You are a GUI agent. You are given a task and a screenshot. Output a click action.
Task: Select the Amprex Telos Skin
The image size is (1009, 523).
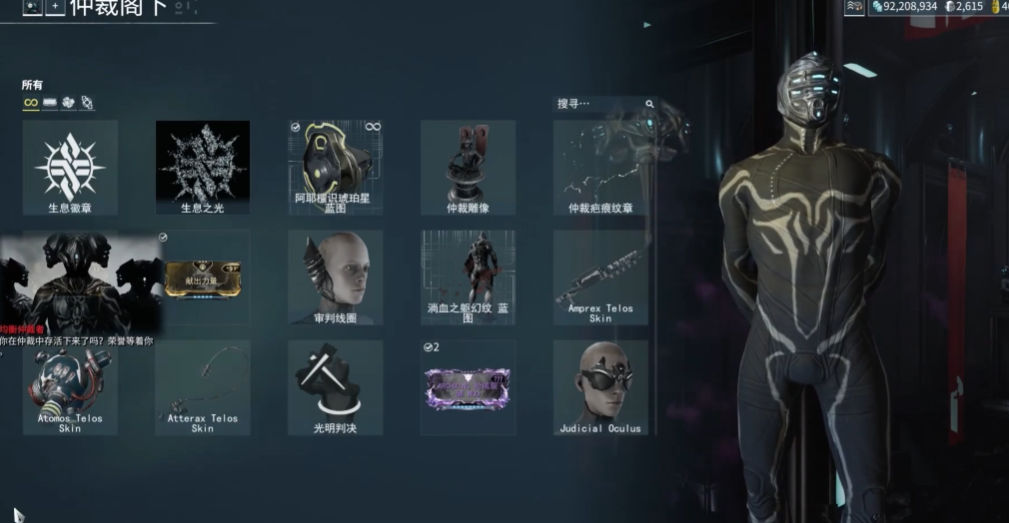click(x=600, y=277)
